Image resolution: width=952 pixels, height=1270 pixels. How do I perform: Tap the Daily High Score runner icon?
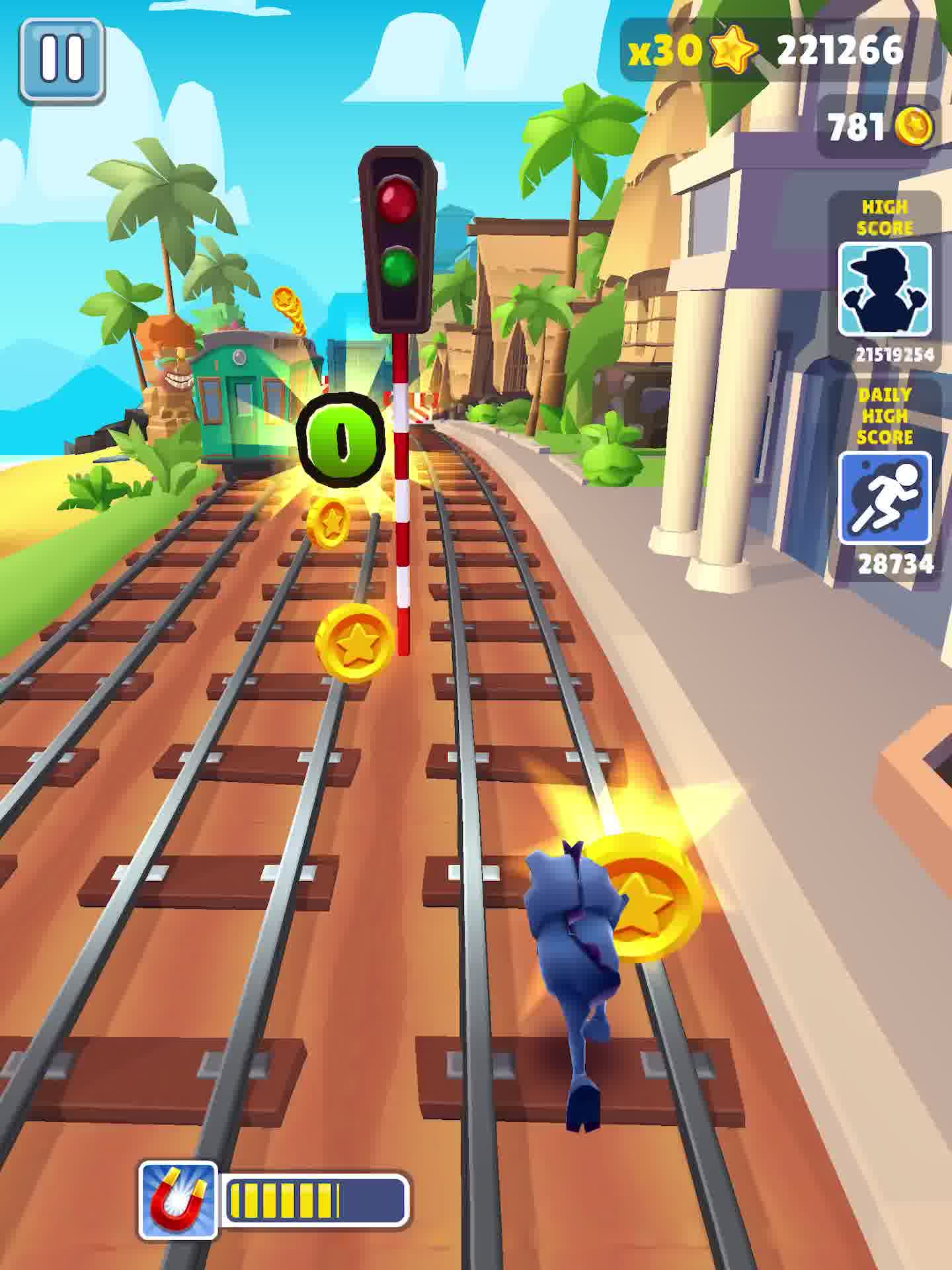click(885, 498)
